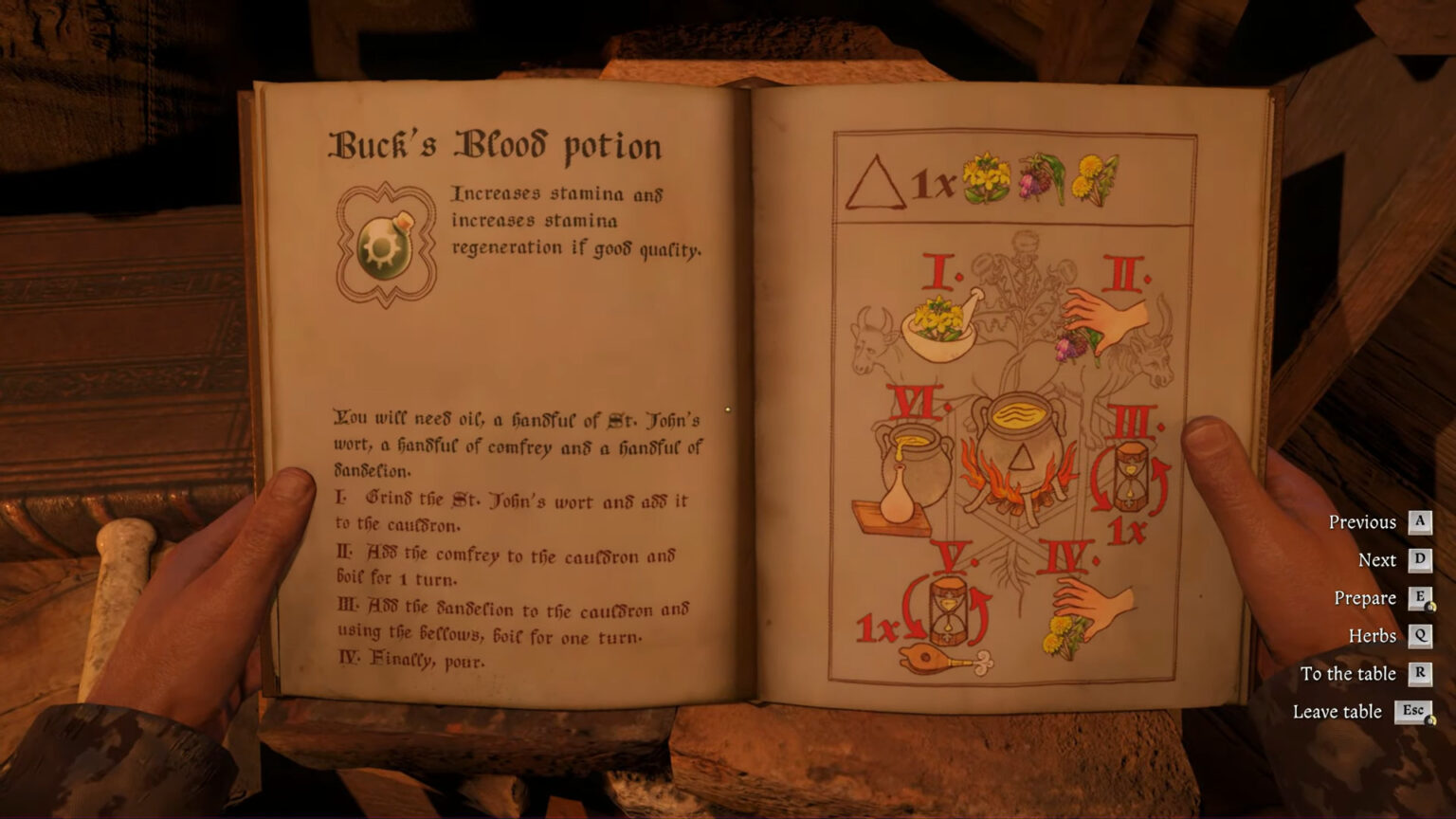Open the Herbs list
Image resolution: width=1456 pixels, height=819 pixels.
pyautogui.click(x=1372, y=635)
